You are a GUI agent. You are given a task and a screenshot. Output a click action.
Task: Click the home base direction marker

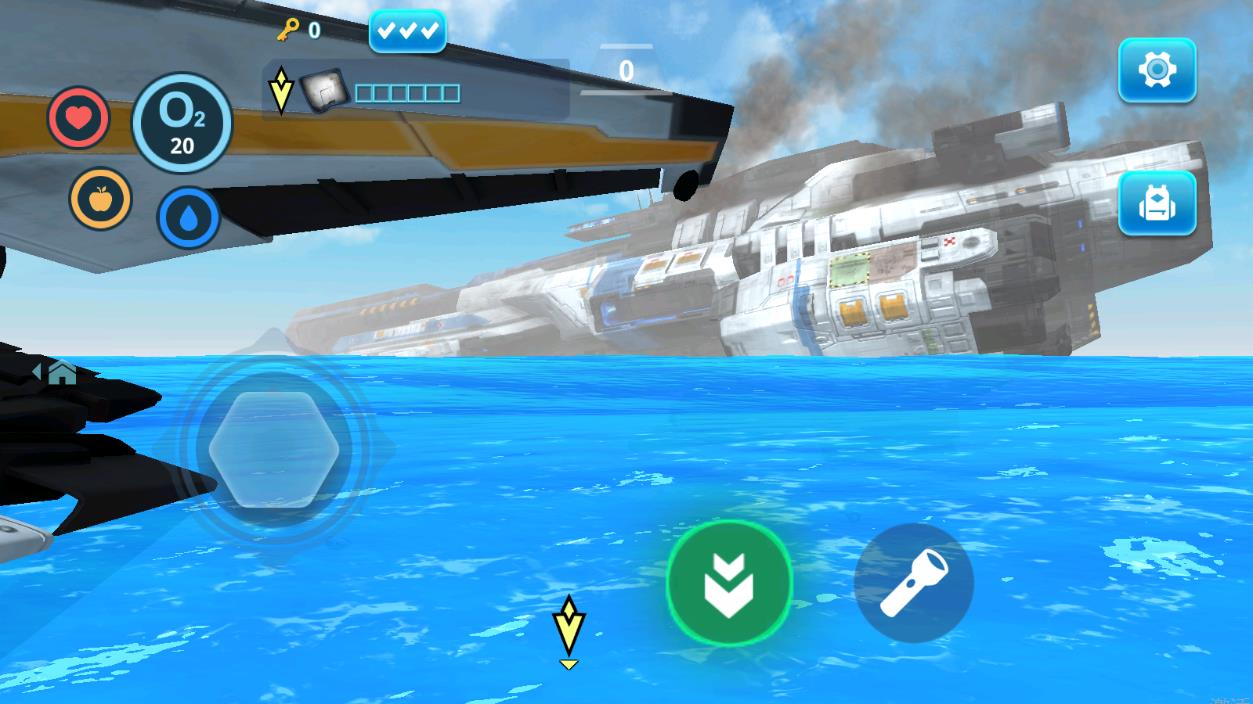click(56, 373)
